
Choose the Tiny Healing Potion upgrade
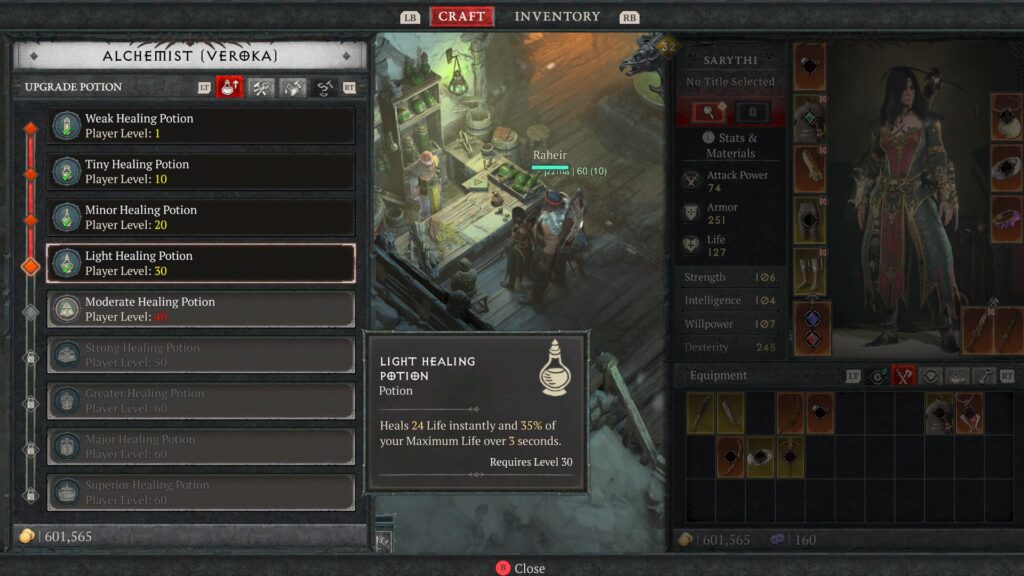click(x=200, y=172)
